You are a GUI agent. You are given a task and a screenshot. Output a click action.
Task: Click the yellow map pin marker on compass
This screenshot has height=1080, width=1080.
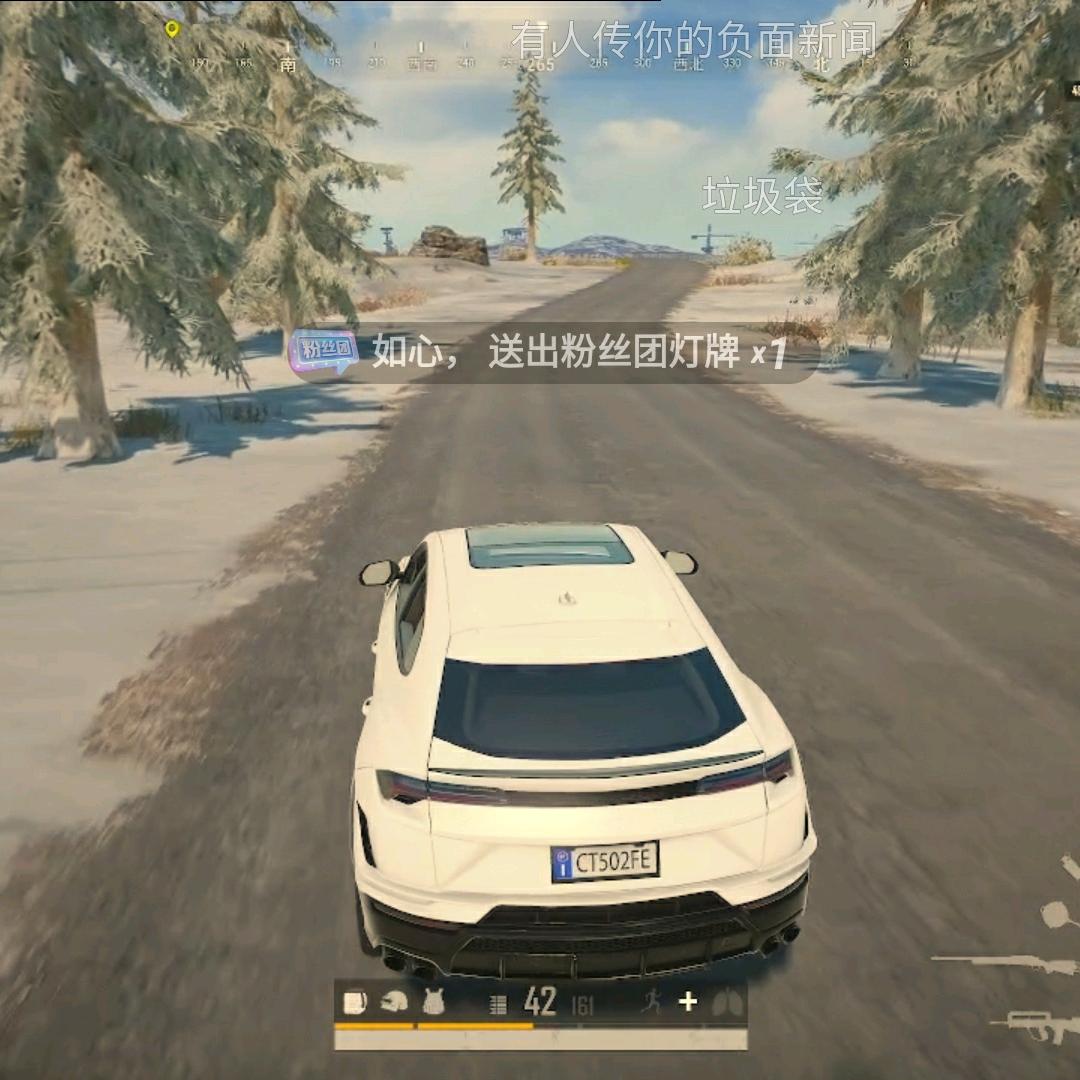tap(172, 29)
